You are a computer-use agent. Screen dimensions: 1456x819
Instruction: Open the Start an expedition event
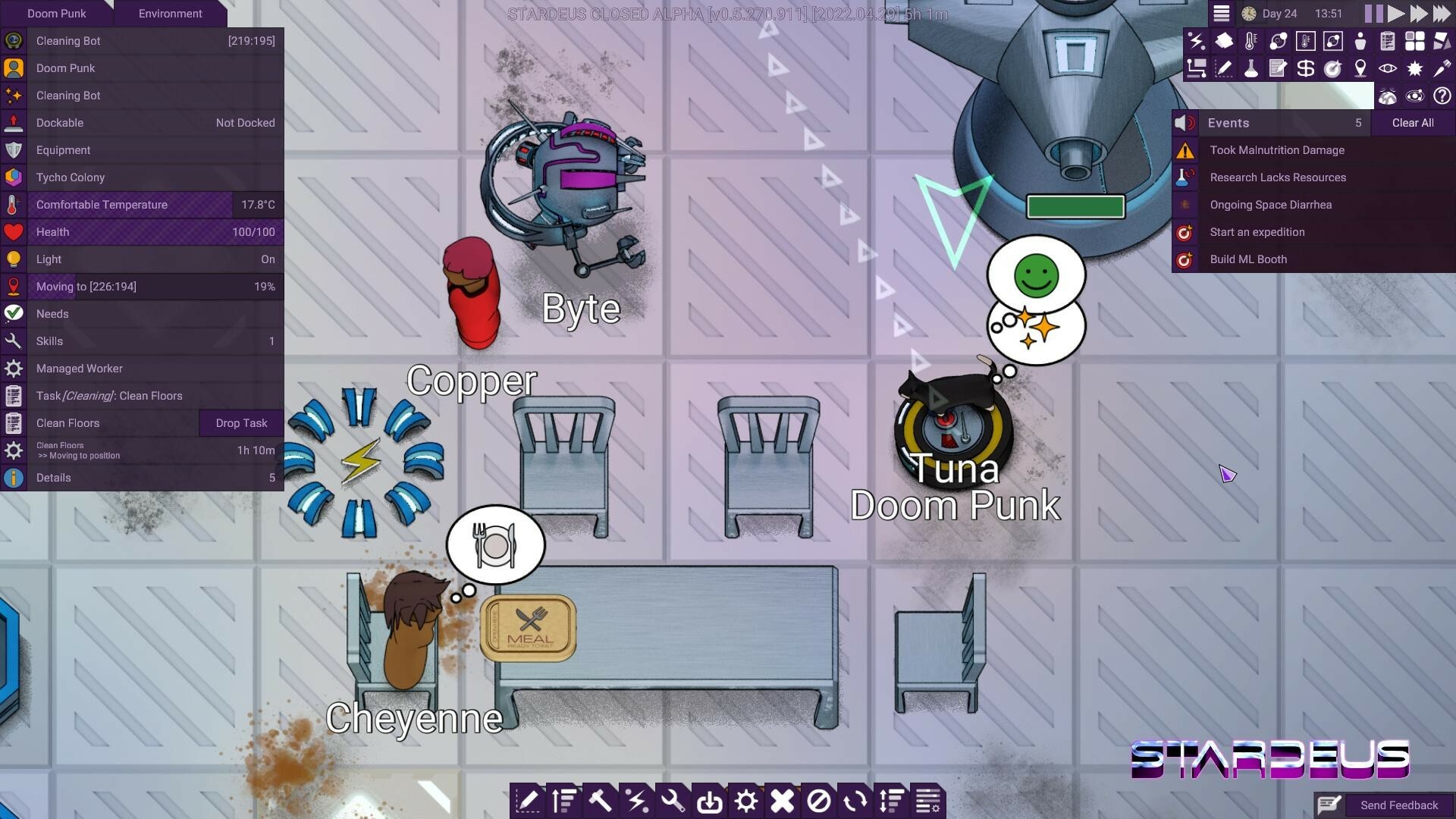pyautogui.click(x=1257, y=232)
